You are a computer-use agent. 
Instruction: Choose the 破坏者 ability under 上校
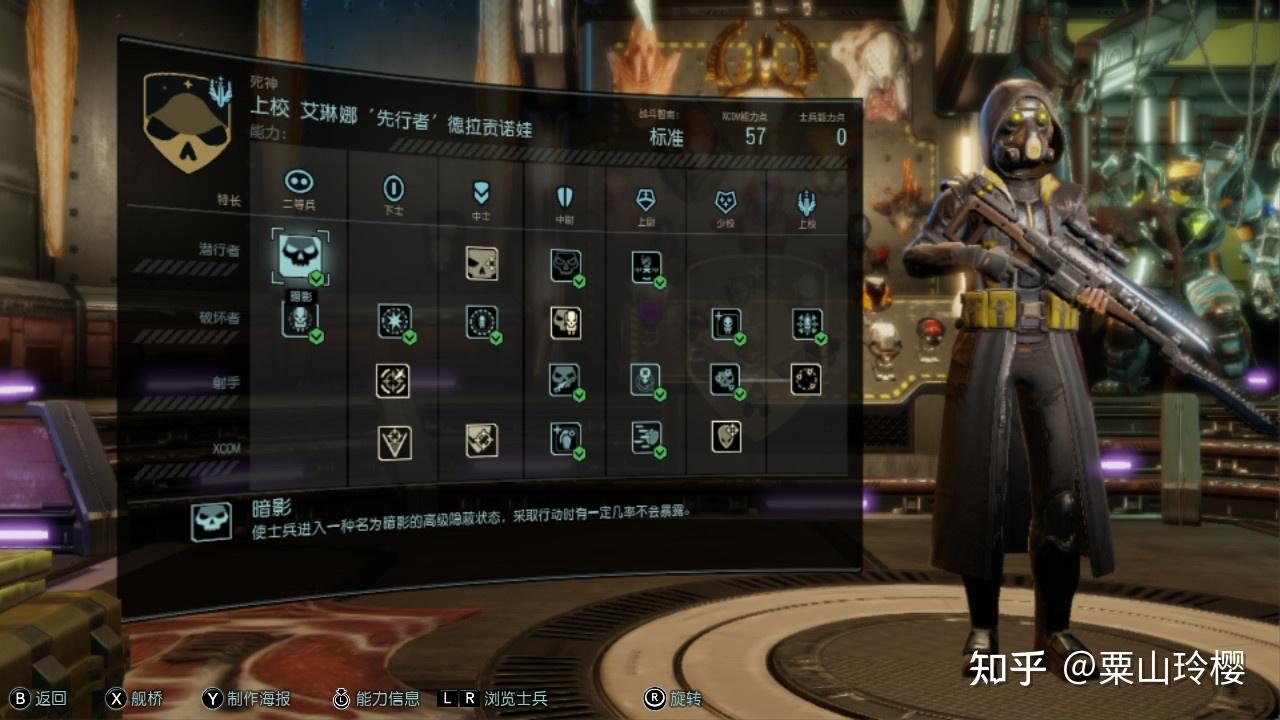click(807, 324)
